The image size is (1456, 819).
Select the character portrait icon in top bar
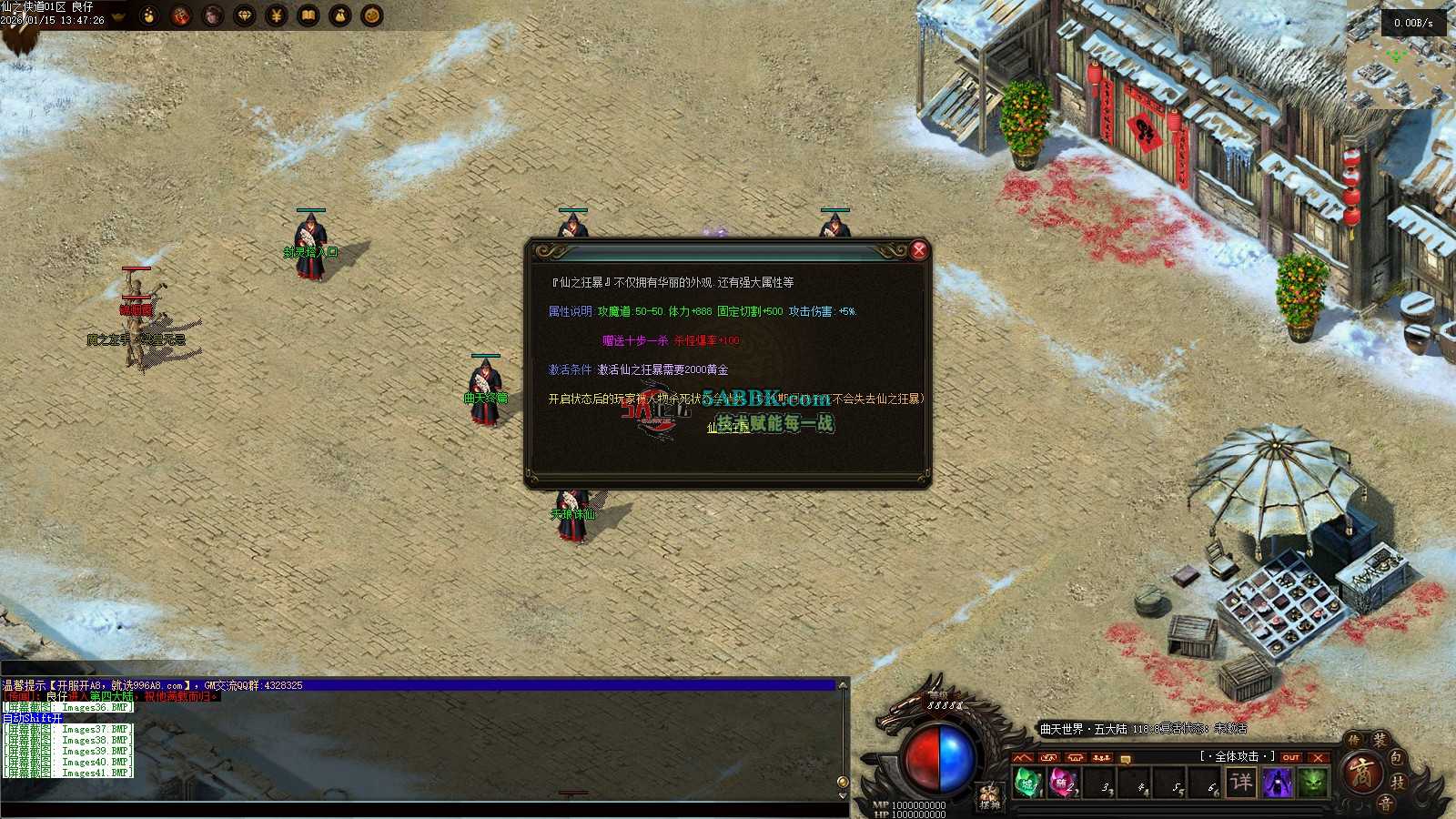(x=213, y=15)
